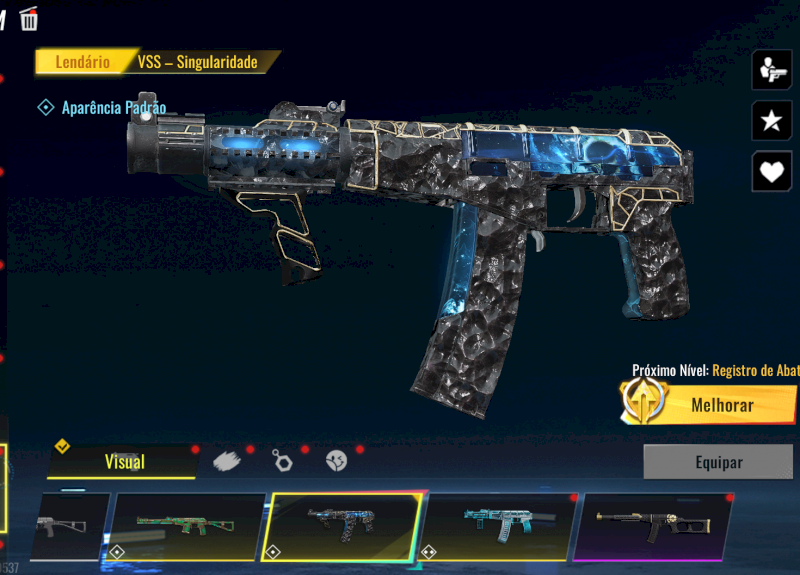Choose the cyan blue VSS skin thumbnail

pyautogui.click(x=500, y=526)
